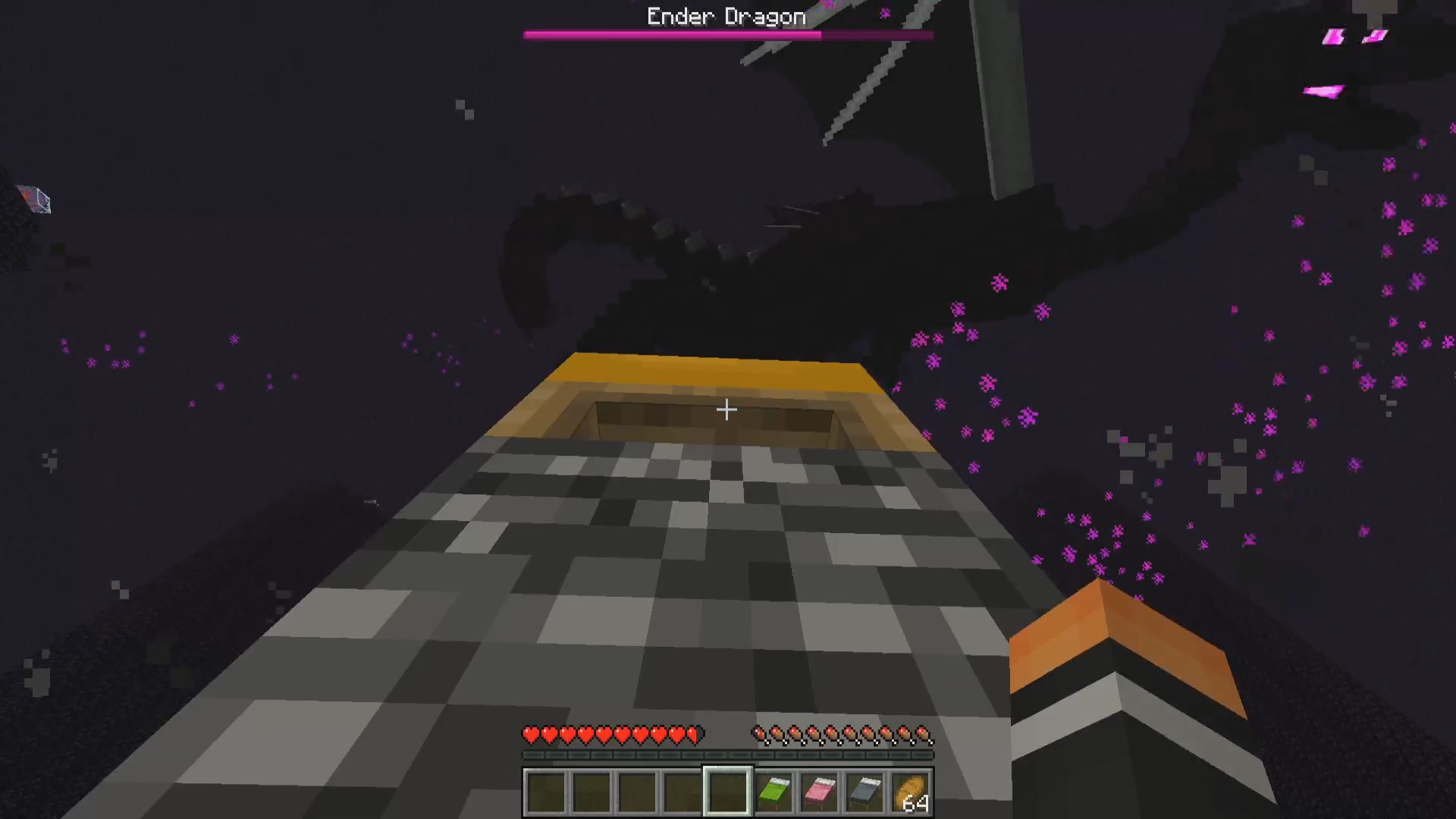Click the Ender Dragon name label

point(726,16)
